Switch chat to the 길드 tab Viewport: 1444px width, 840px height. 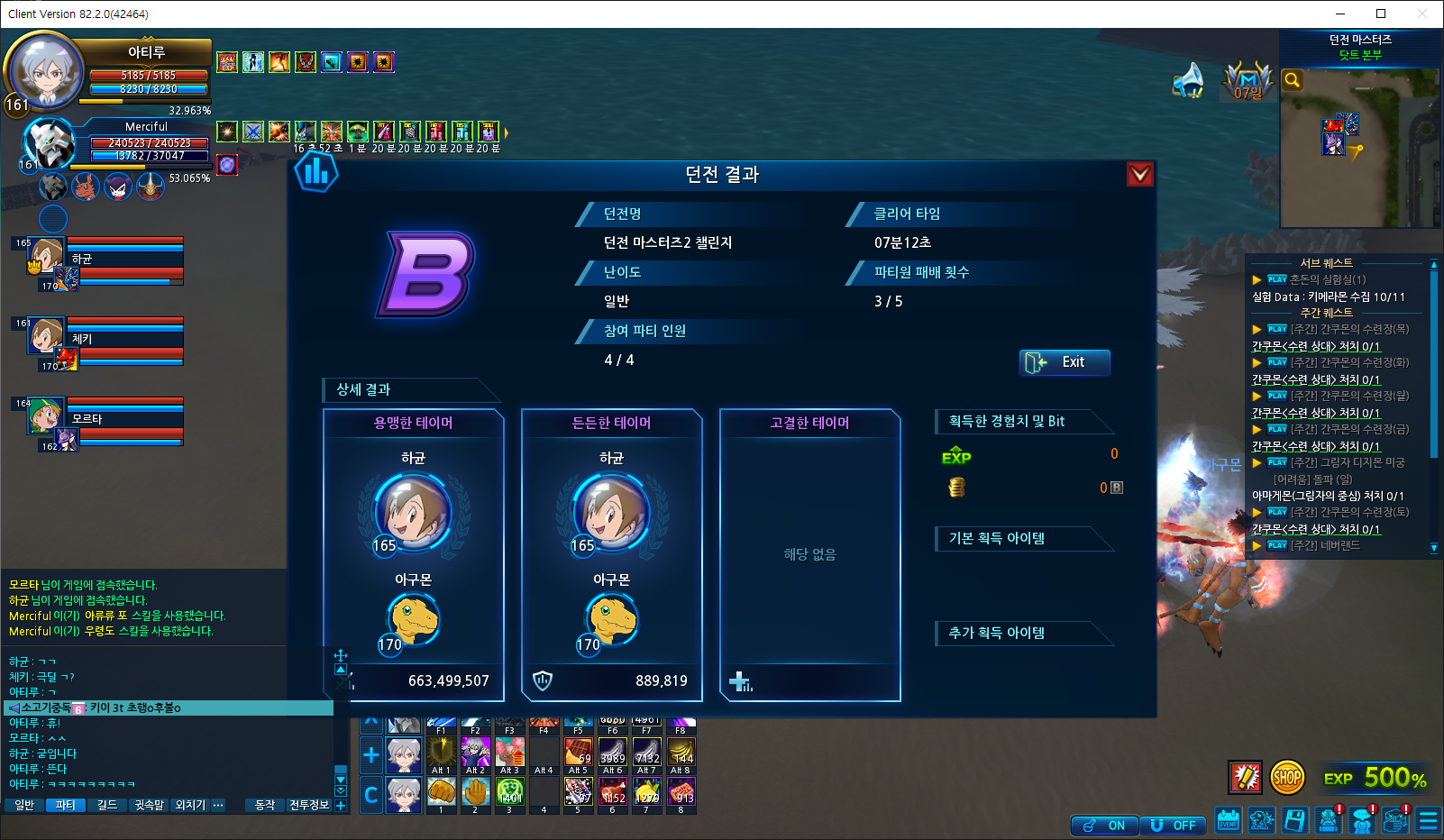coord(107,805)
